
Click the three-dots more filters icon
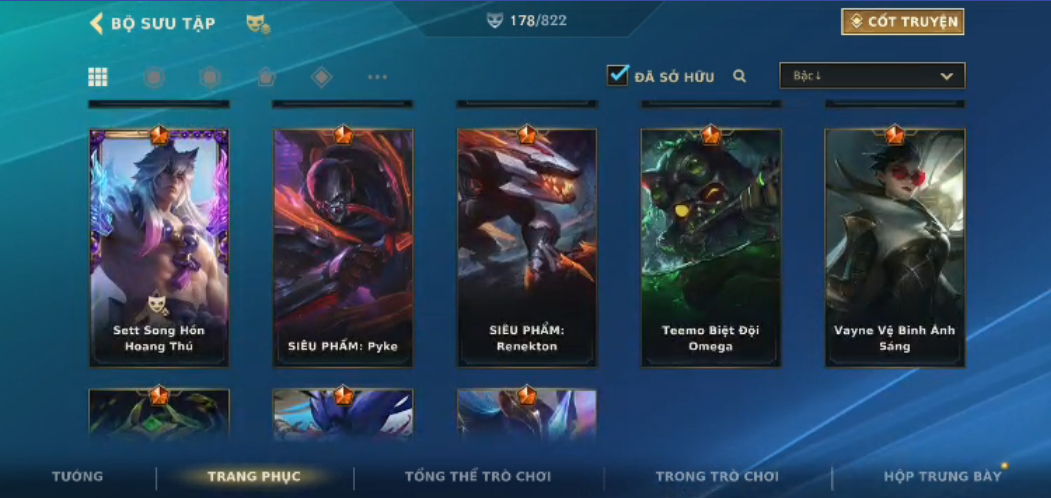377,77
